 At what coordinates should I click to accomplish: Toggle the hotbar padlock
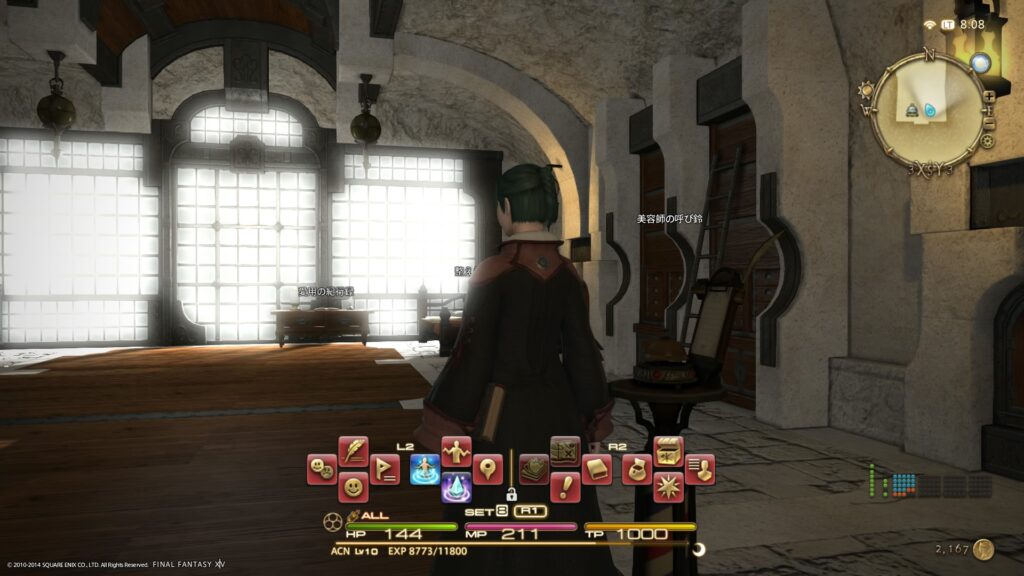pyautogui.click(x=511, y=493)
